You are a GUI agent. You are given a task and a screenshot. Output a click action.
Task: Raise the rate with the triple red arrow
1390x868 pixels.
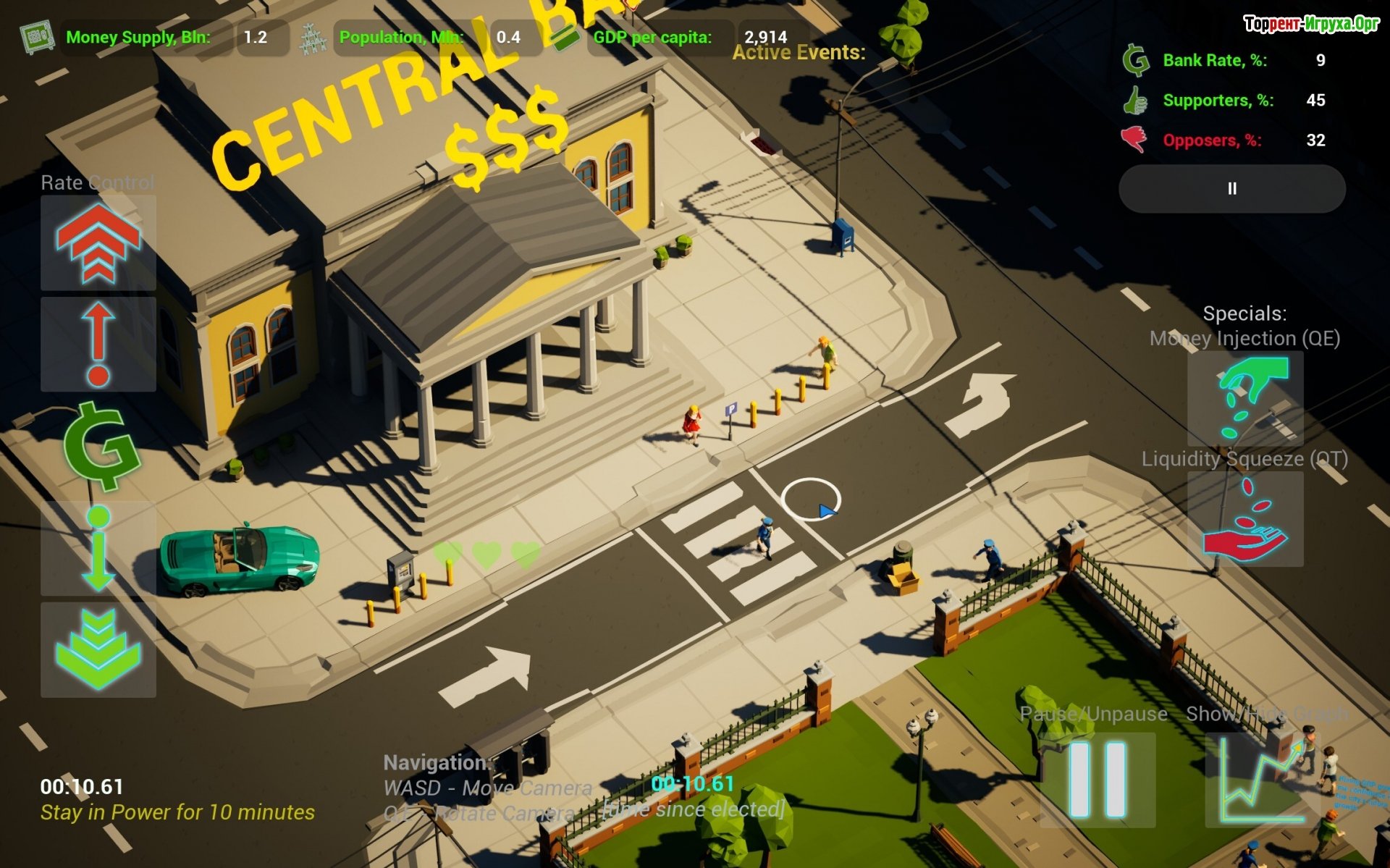click(98, 243)
